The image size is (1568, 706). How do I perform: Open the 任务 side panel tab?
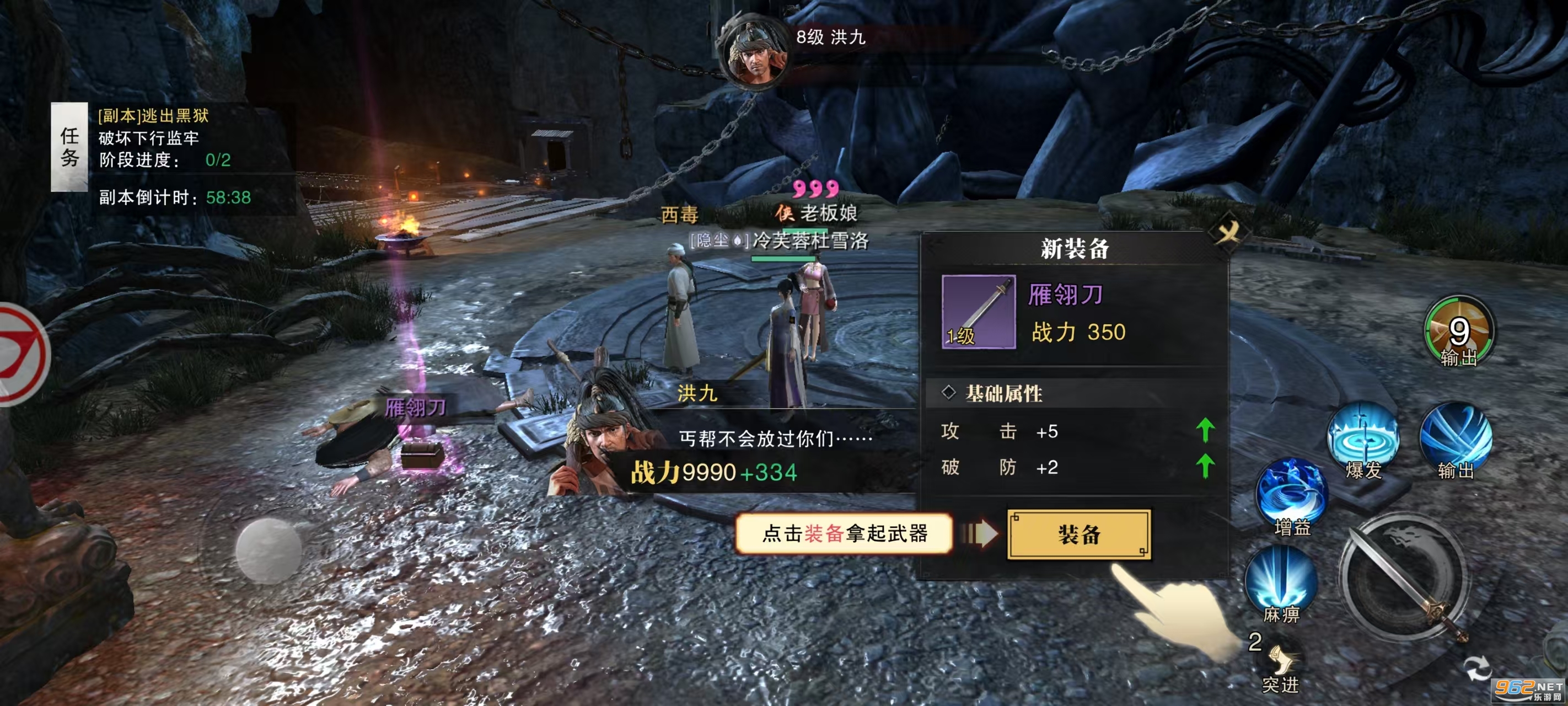coord(69,146)
